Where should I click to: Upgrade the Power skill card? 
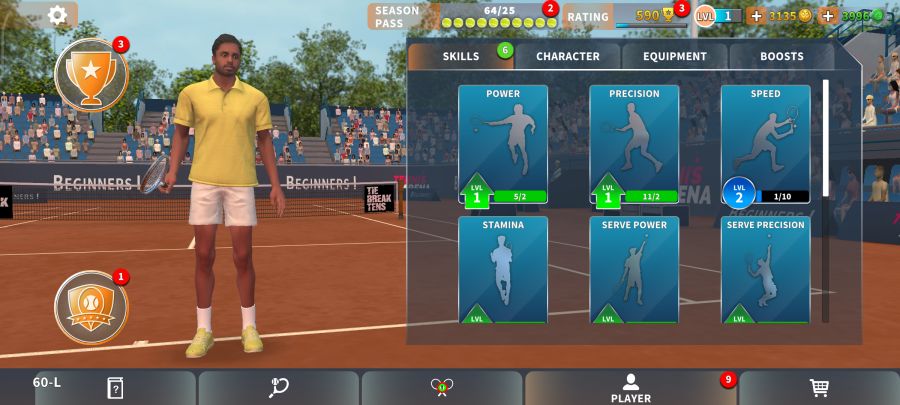(503, 146)
